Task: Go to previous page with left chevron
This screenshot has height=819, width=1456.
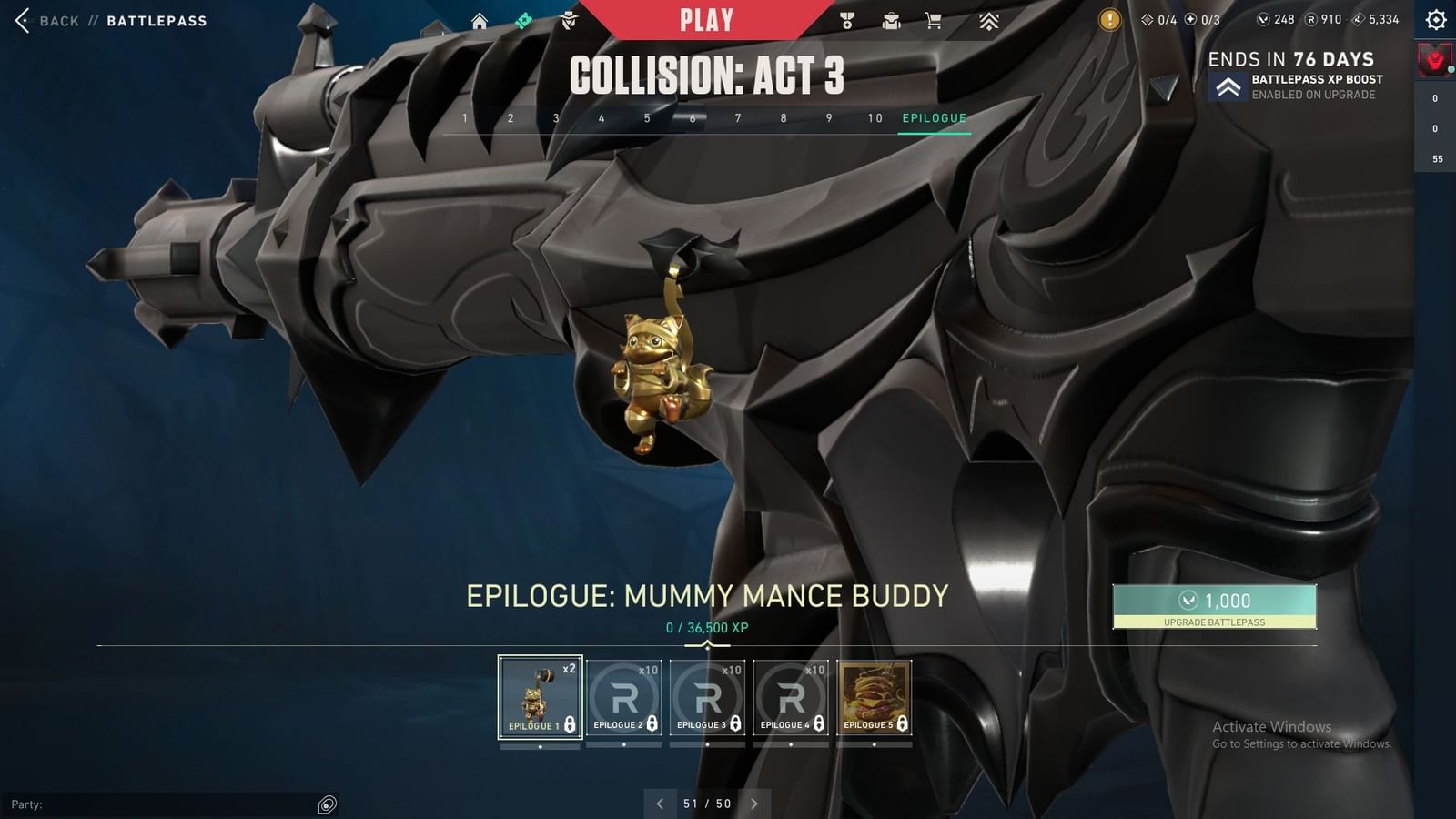Action: 660,804
